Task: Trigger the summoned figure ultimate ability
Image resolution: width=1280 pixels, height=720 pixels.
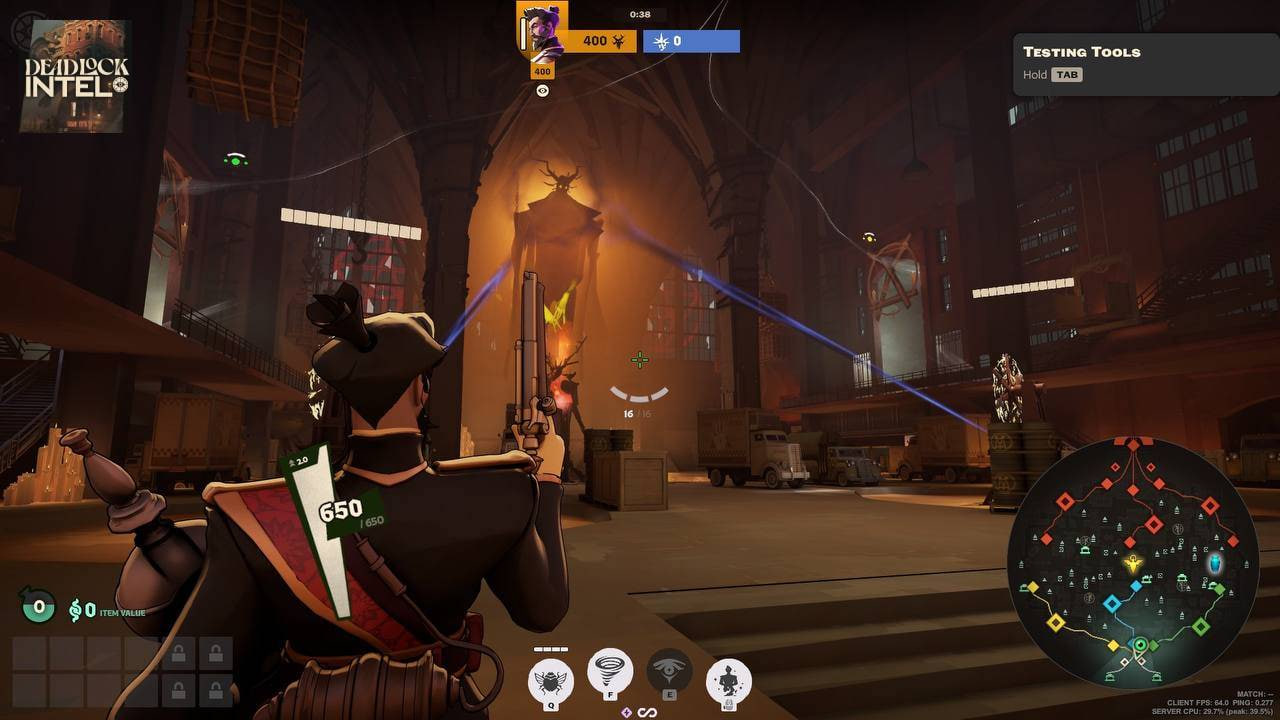Action: [729, 679]
